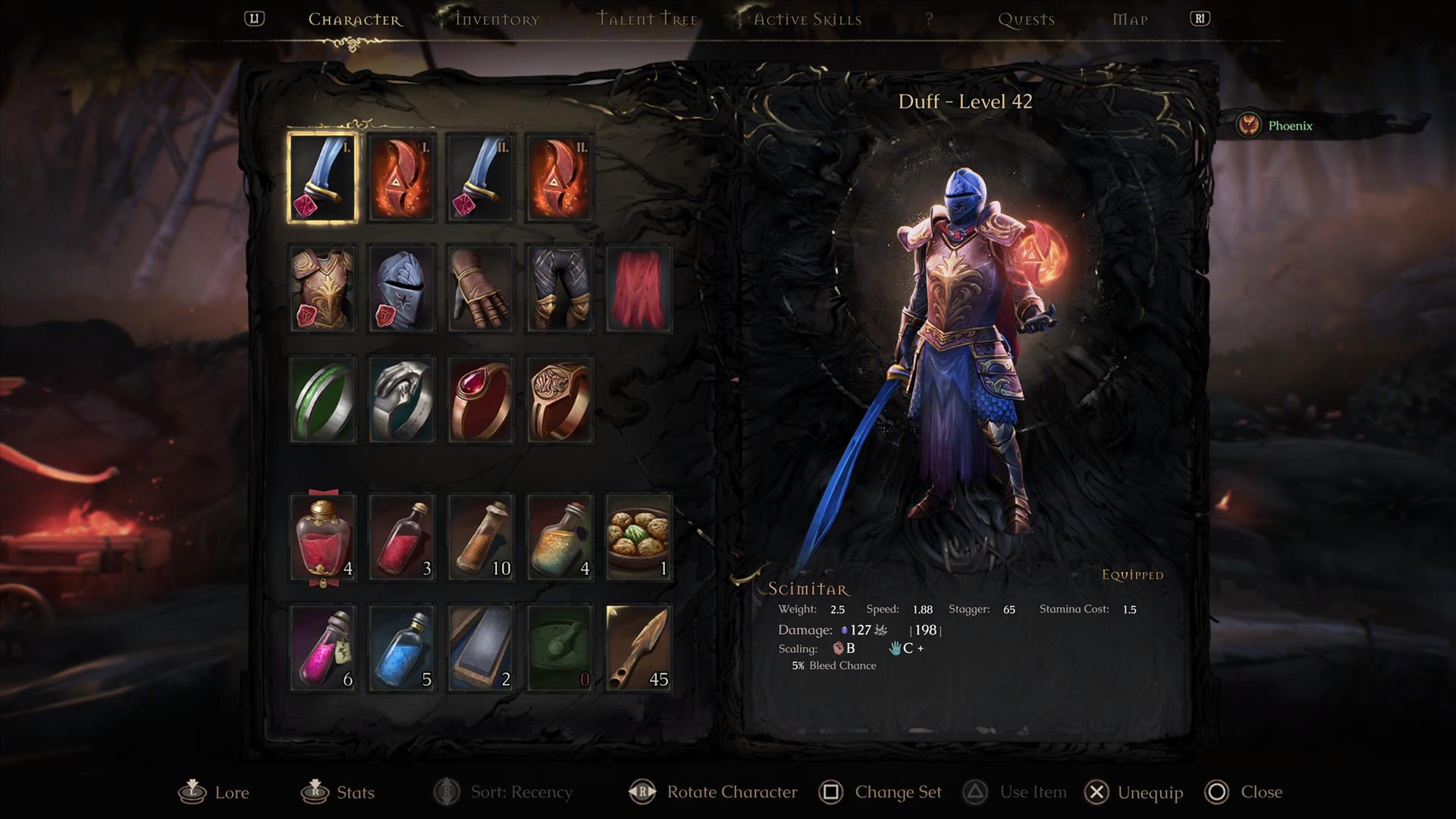Select the large red potion with four charges
Image resolution: width=1456 pixels, height=819 pixels.
tap(322, 538)
